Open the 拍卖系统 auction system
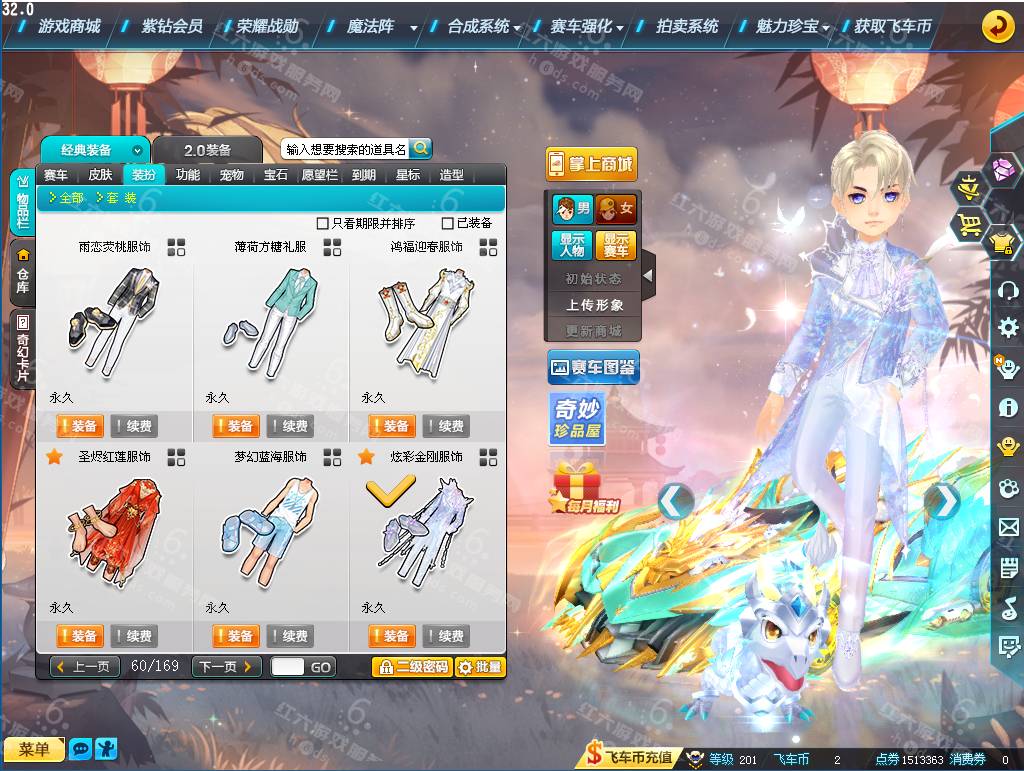The width and height of the screenshot is (1024, 771). click(687, 27)
